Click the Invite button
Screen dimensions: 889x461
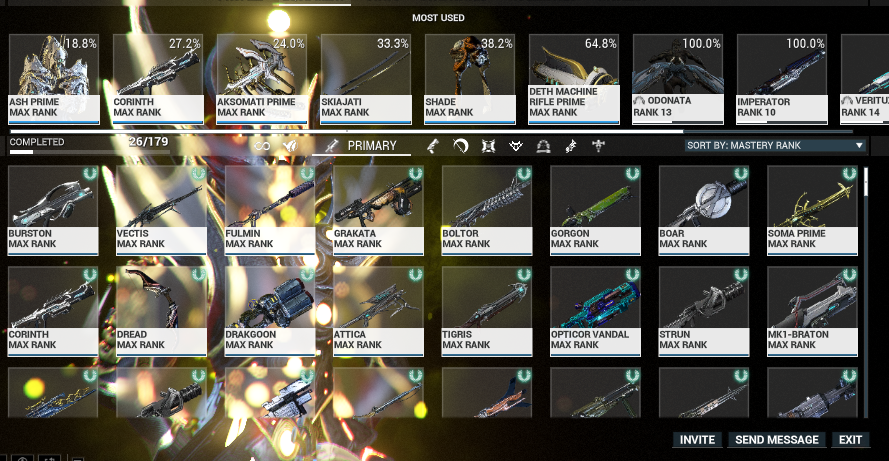tap(697, 440)
